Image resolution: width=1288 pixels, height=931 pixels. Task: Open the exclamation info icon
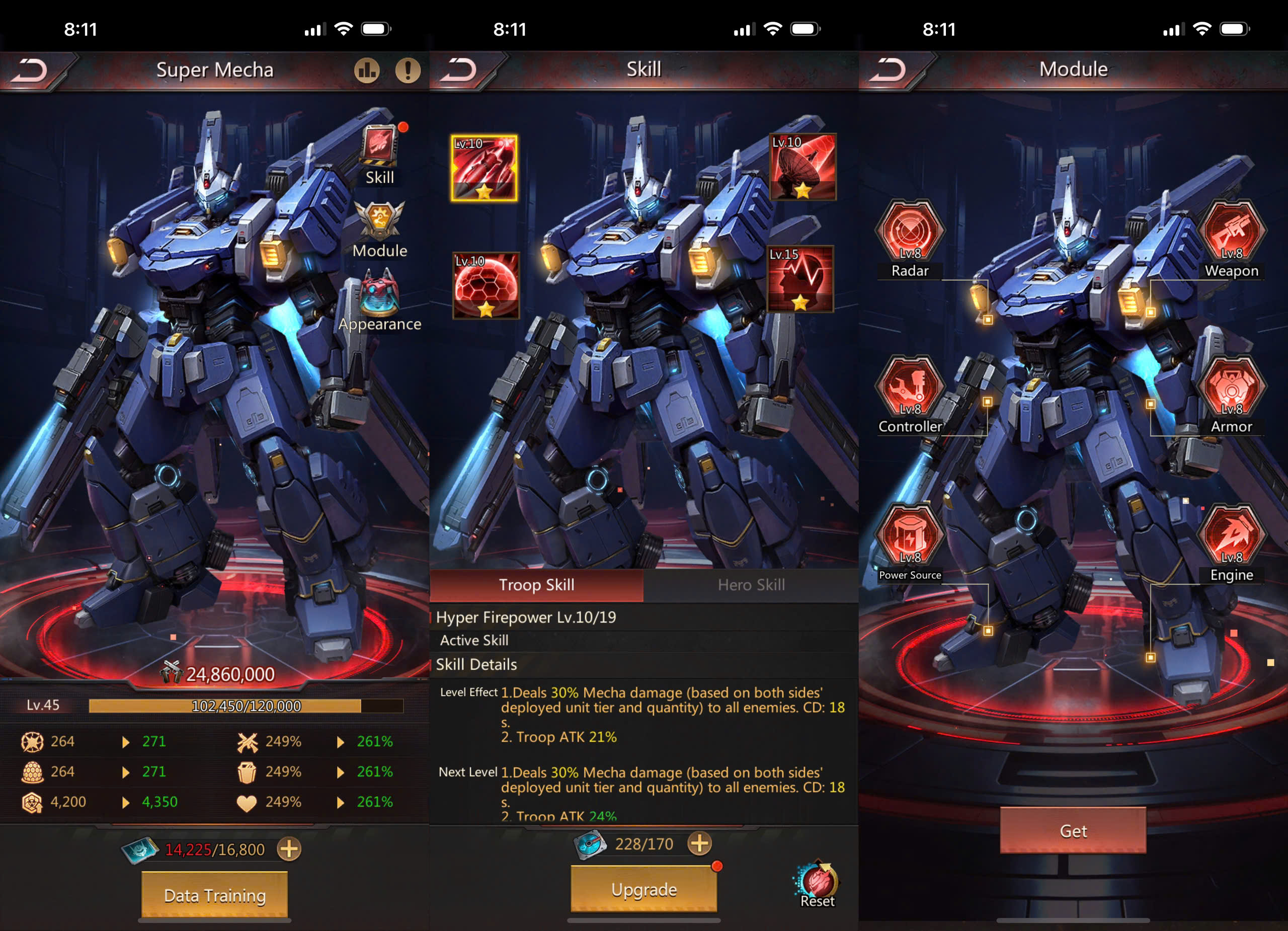(408, 70)
